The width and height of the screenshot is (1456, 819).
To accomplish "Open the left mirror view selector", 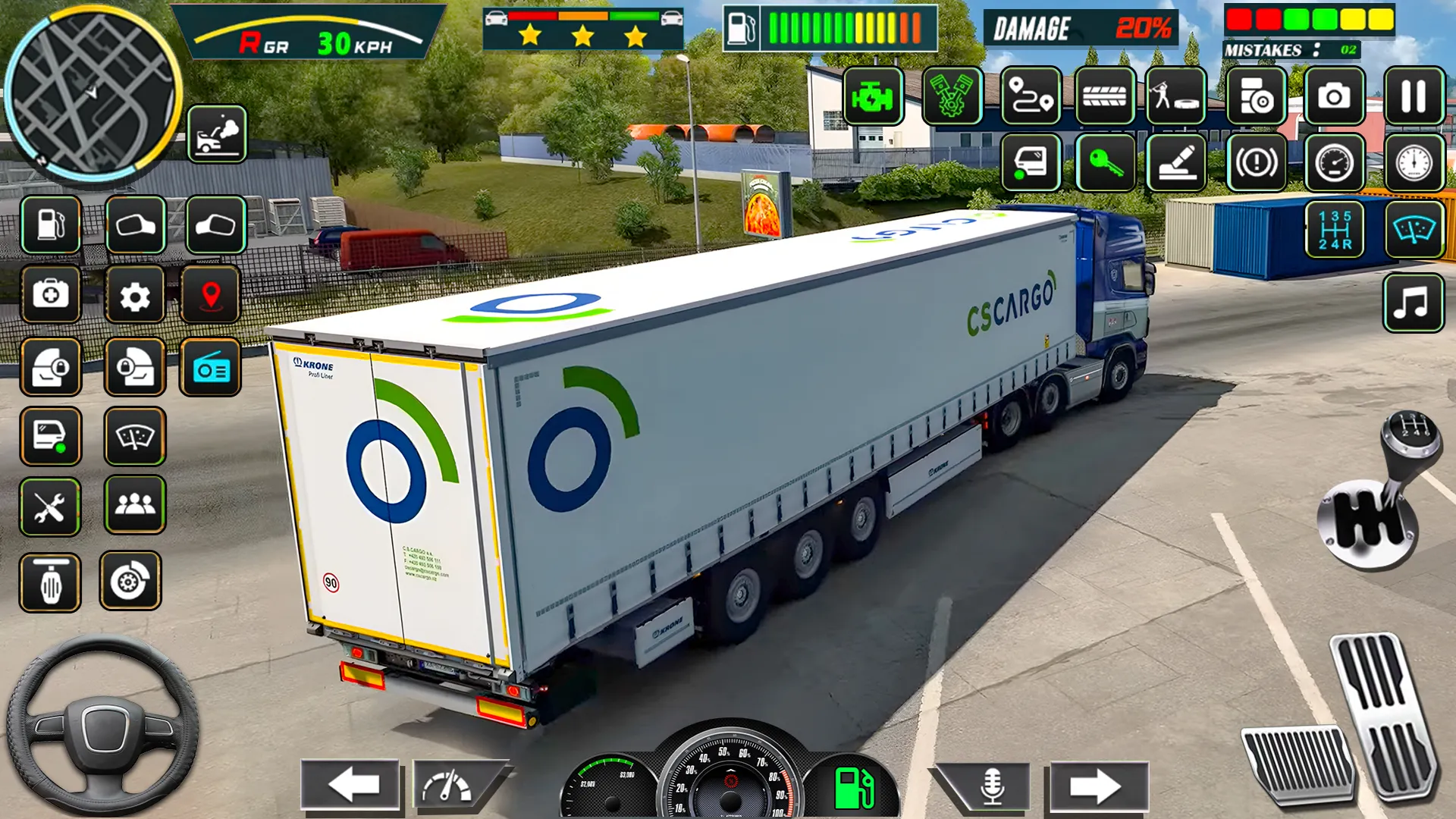I will point(136,224).
